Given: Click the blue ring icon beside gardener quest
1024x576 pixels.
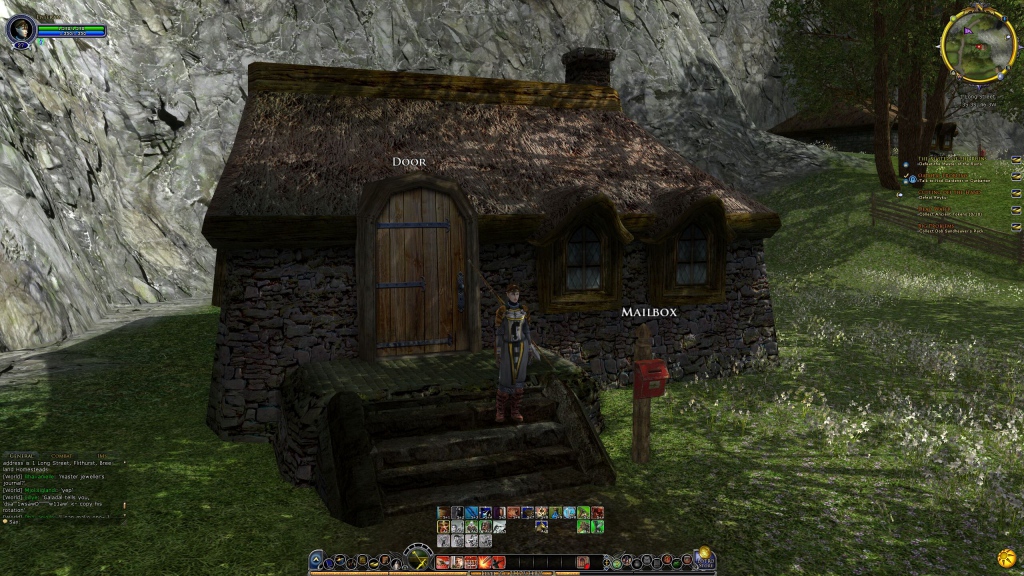Looking at the screenshot, I should (912, 179).
